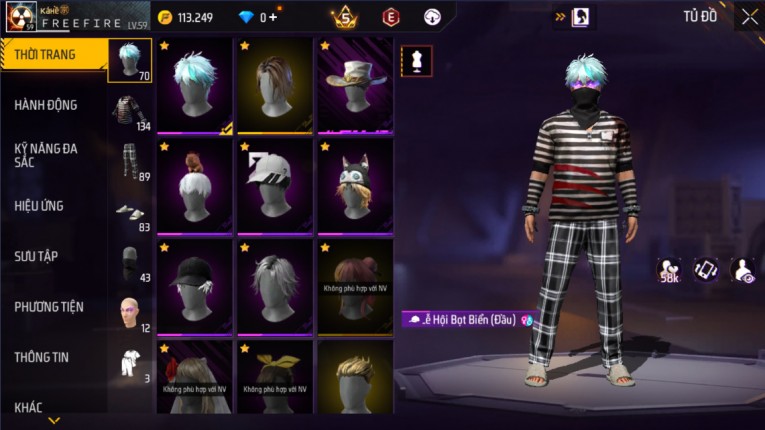This screenshot has height=430, width=765.
Task: Select the KỸ NĂNG ĐA SẮC tab
Action: point(46,155)
